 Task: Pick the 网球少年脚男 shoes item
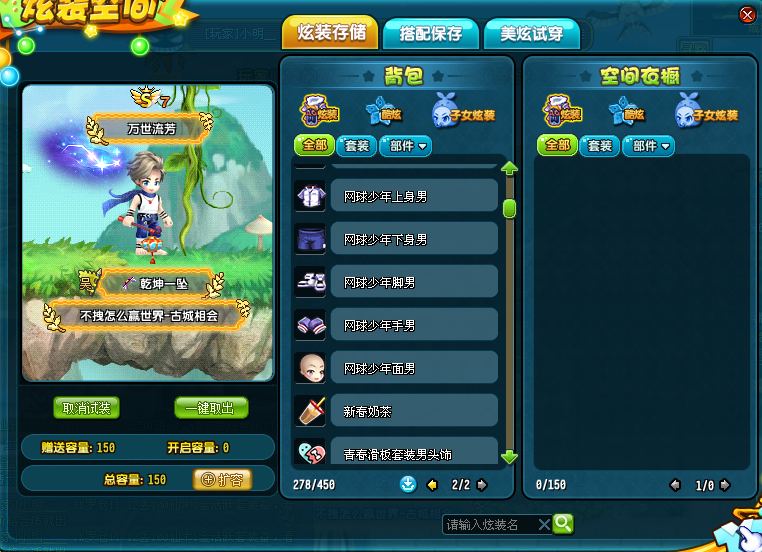click(413, 282)
